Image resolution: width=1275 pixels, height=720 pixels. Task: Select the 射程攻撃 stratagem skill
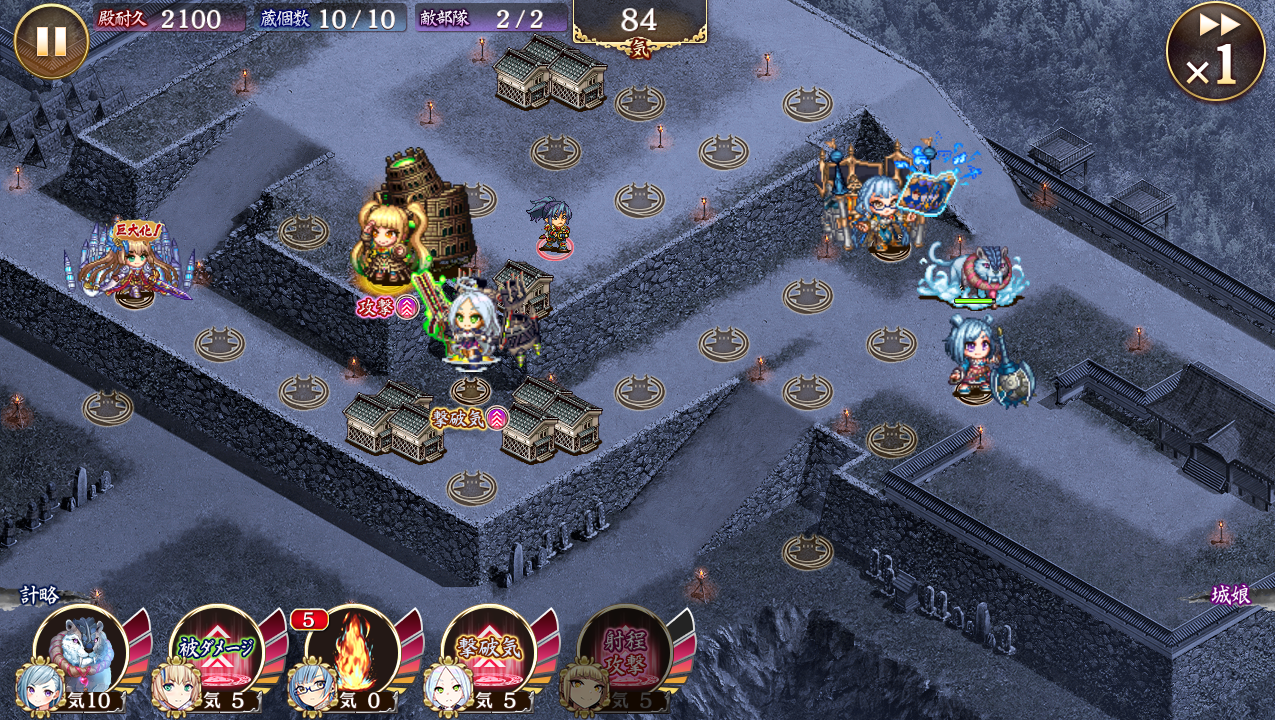pyautogui.click(x=624, y=652)
